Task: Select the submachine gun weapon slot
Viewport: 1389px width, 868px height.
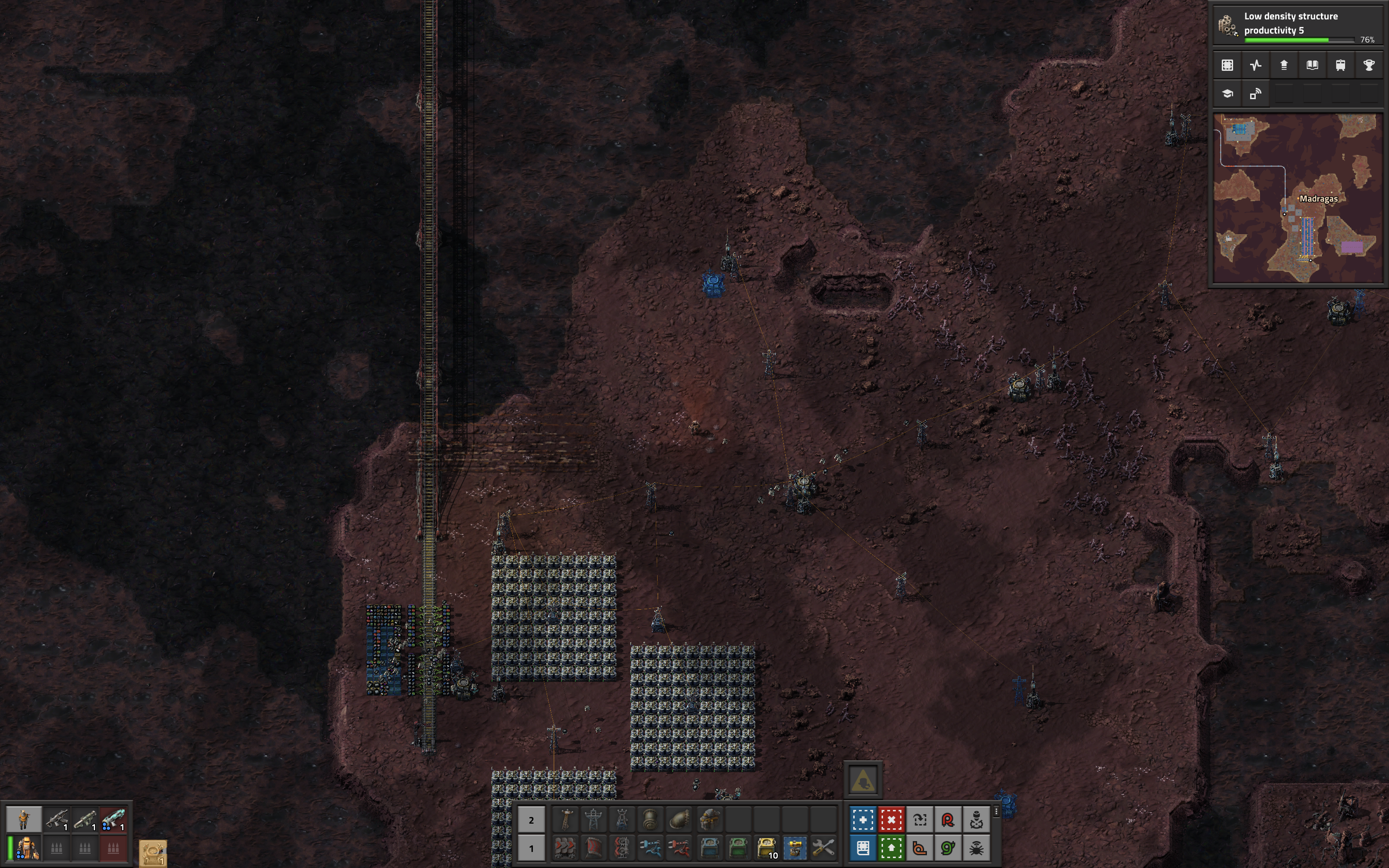Action: coord(57,819)
